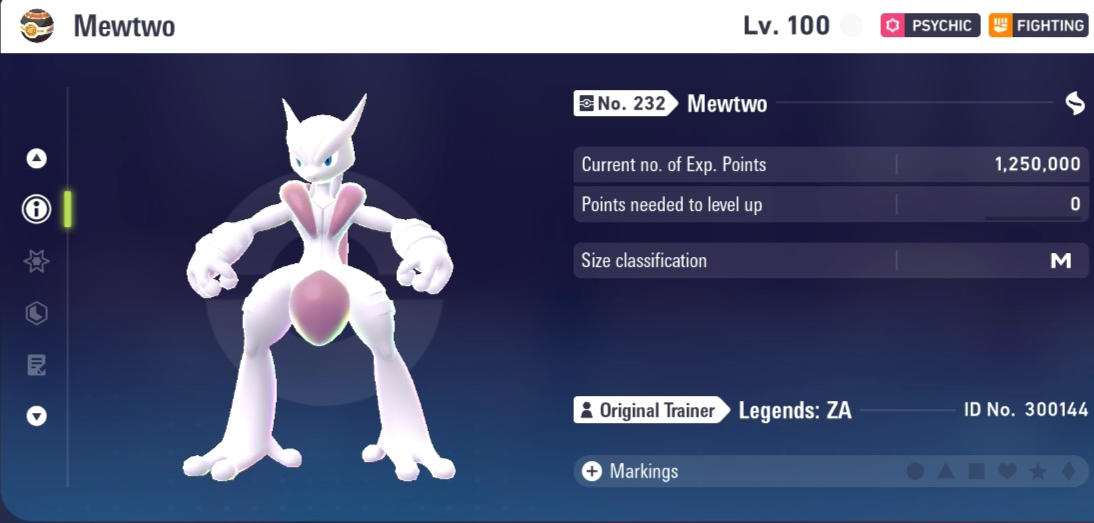The width and height of the screenshot is (1094, 523).
Task: Toggle the triangle marking
Action: point(946,471)
